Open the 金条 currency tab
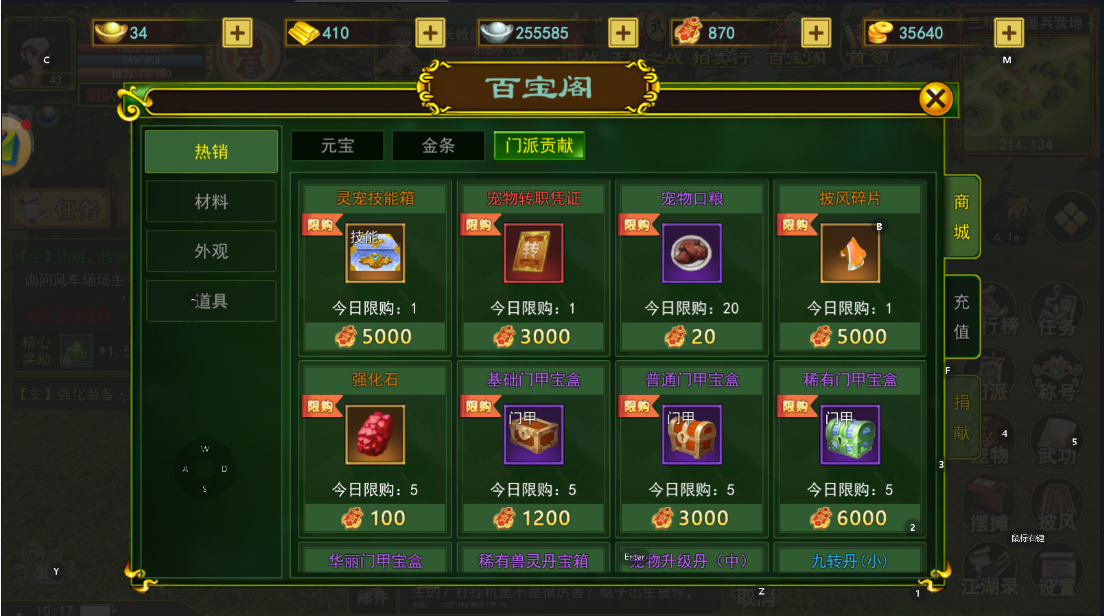 [438, 146]
